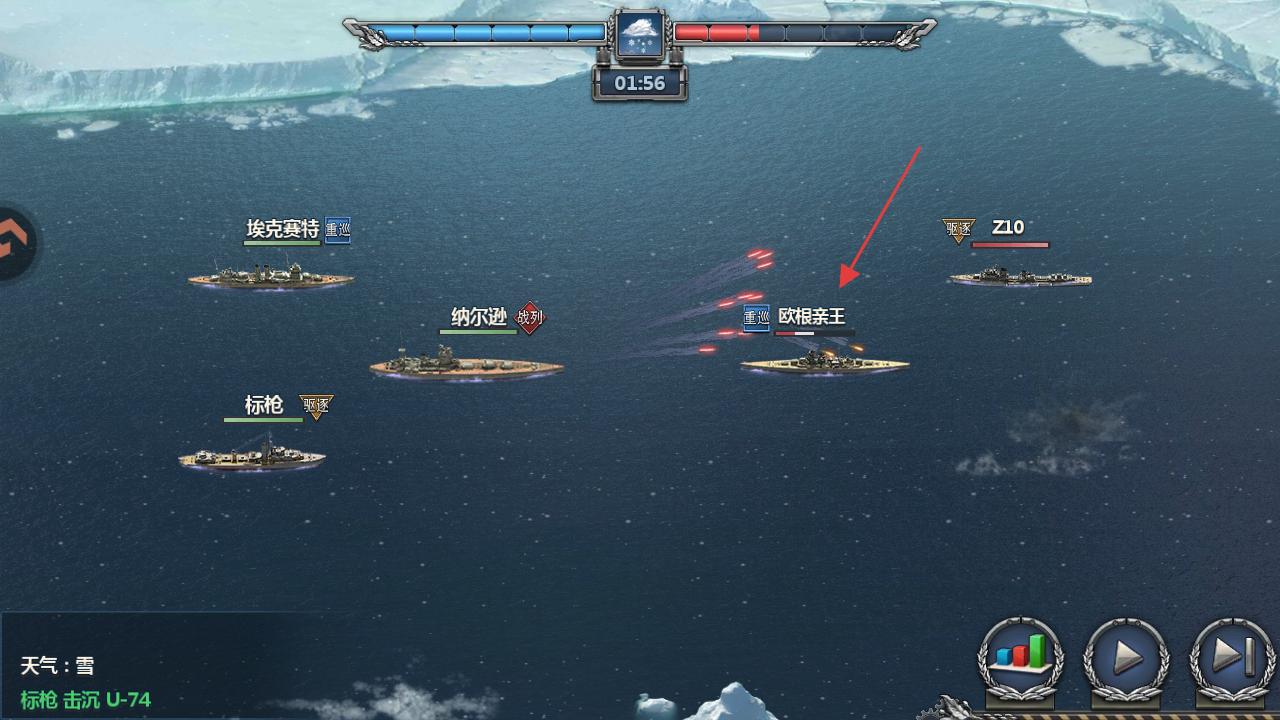Skip the battle with skip-forward button
This screenshot has height=720, width=1280.
point(1232,657)
